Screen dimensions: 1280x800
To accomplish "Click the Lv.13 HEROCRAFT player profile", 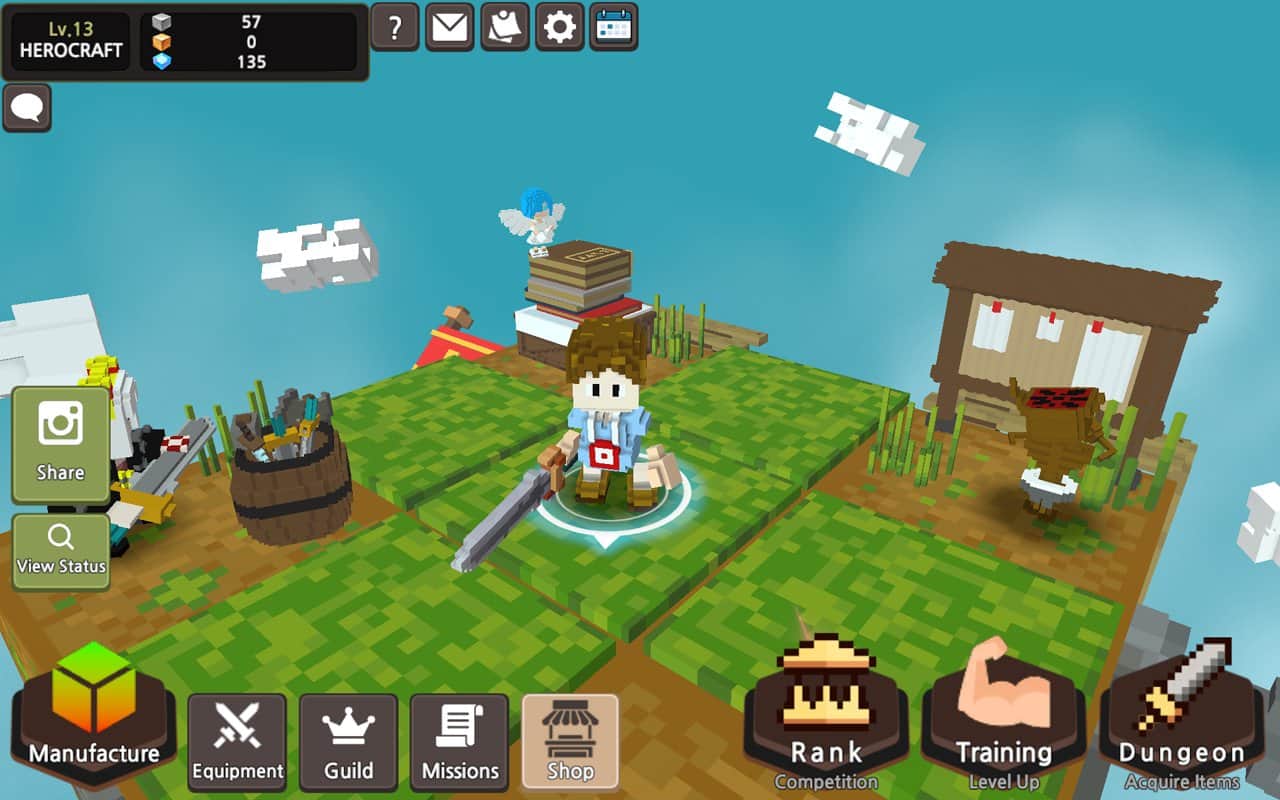I will point(71,41).
